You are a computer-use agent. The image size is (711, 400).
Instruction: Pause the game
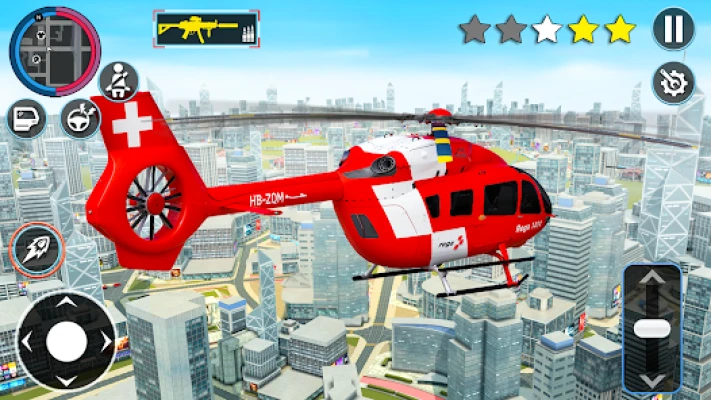pos(673,28)
